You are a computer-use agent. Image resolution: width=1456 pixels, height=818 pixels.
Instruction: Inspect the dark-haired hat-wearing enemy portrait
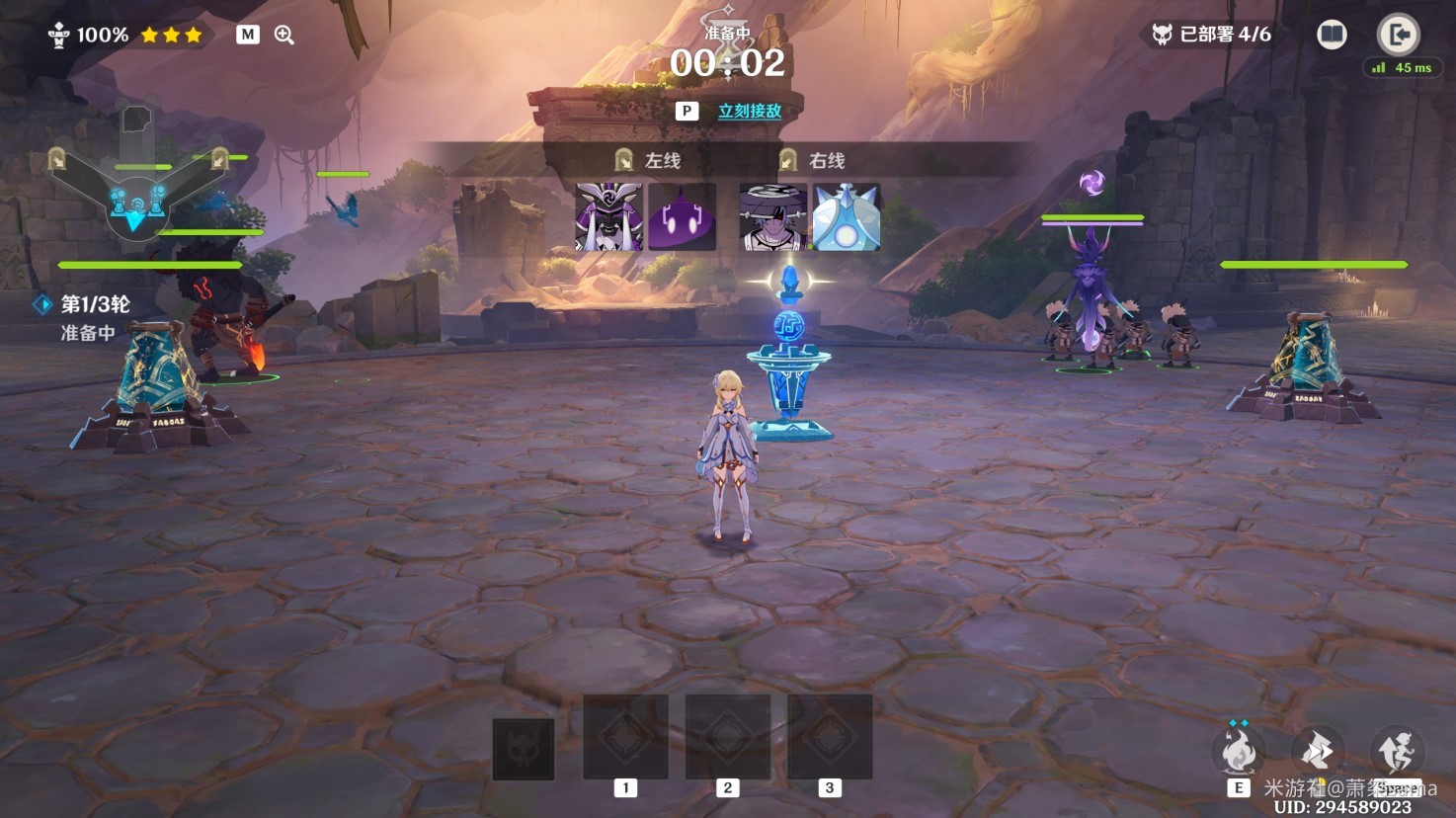pyautogui.click(x=772, y=216)
